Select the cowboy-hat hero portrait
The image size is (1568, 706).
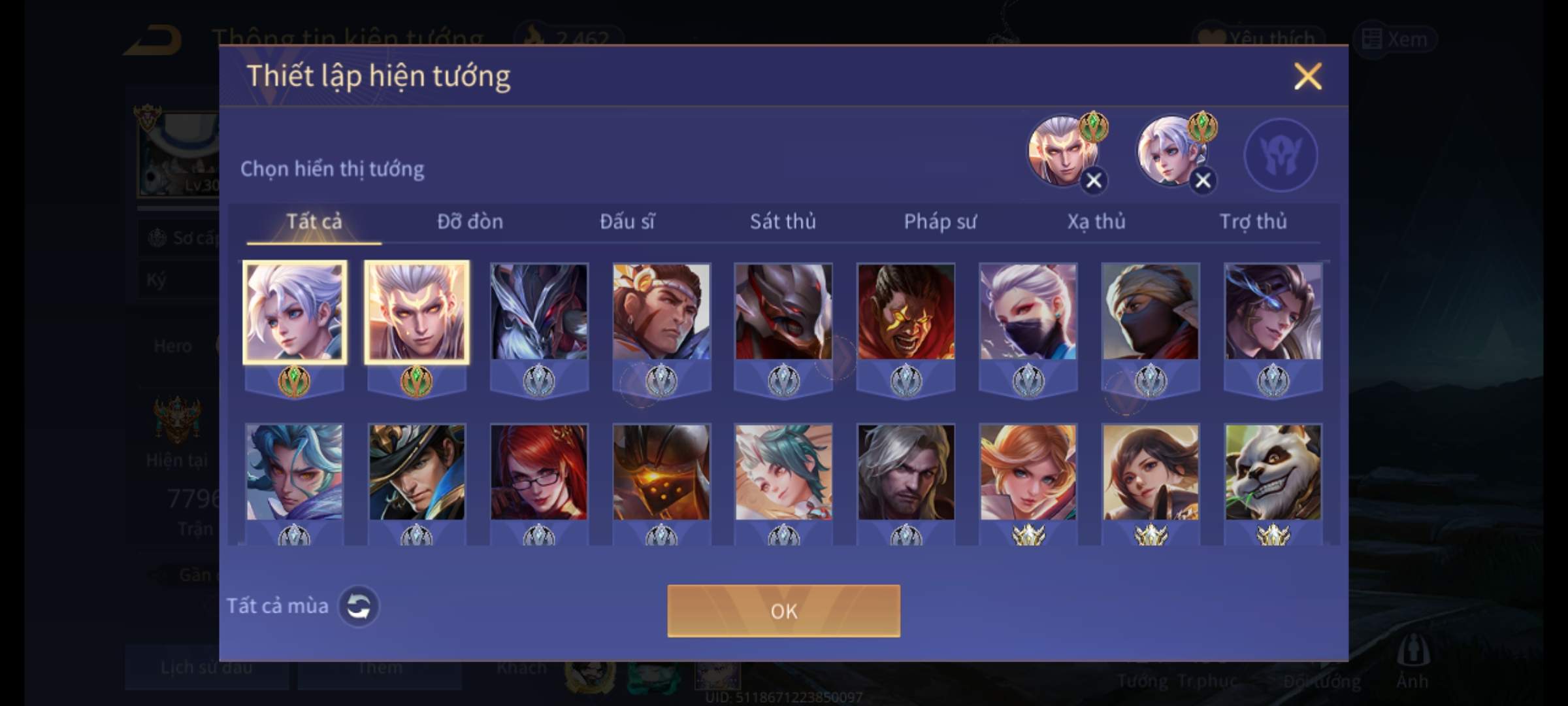(417, 472)
